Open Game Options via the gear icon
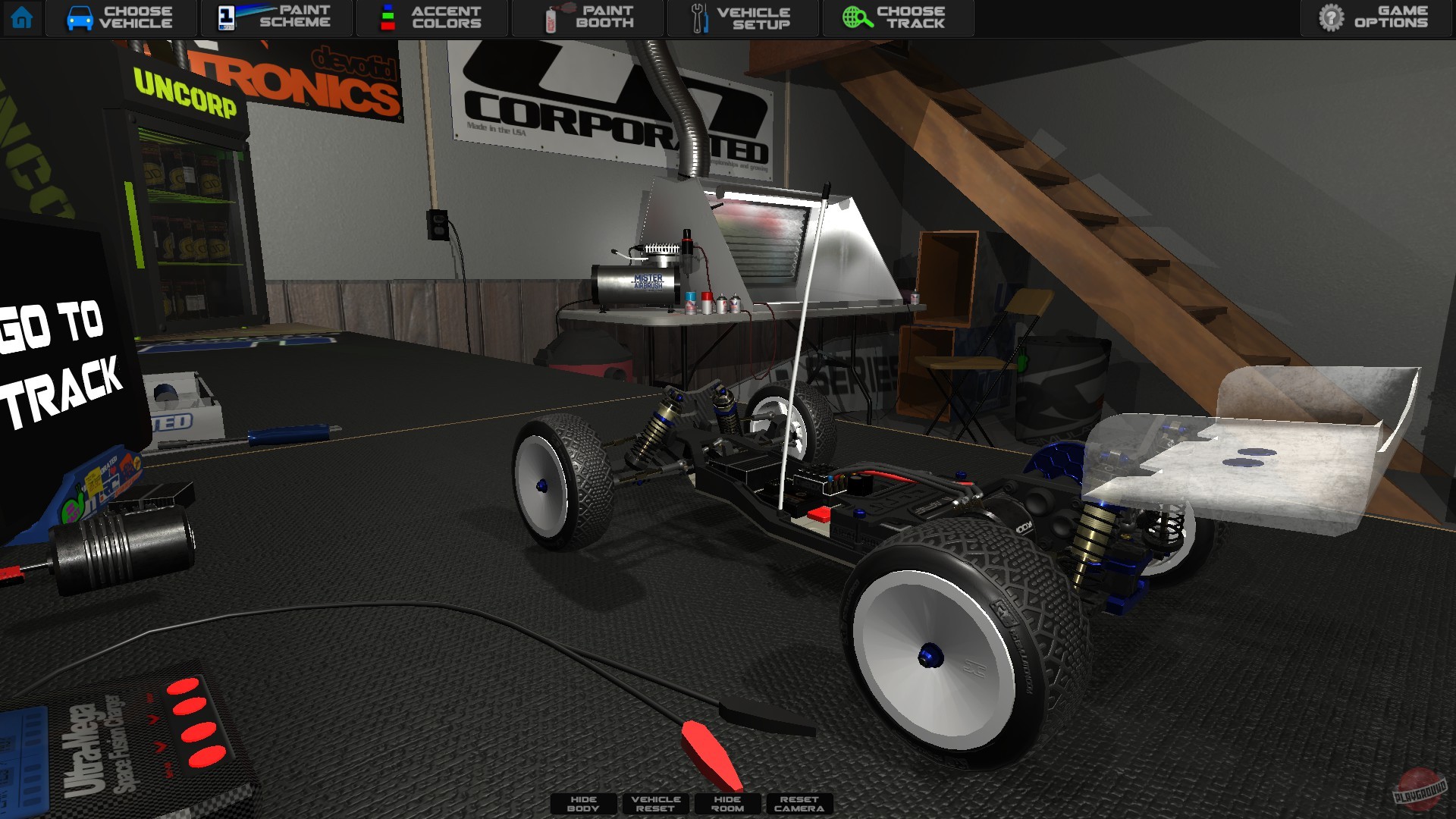 coord(1332,17)
